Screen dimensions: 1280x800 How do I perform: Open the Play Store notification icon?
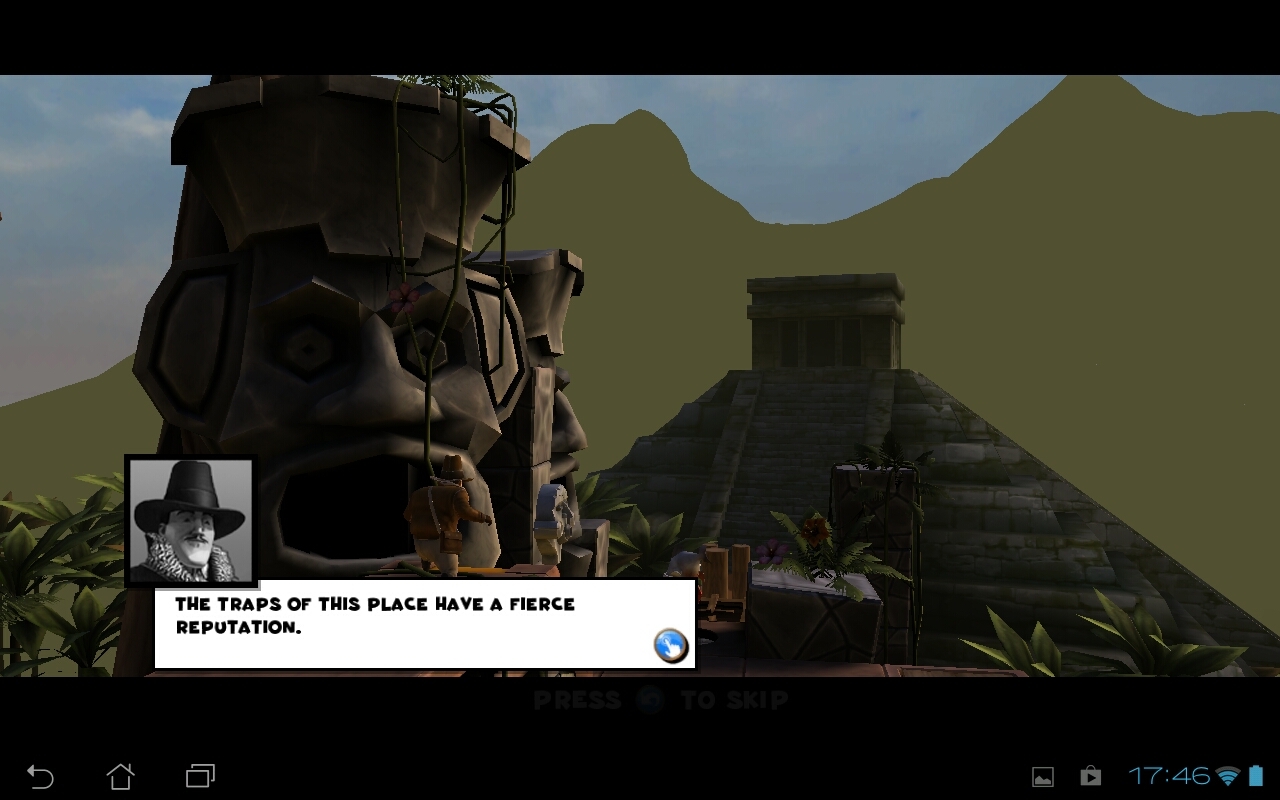click(1090, 776)
